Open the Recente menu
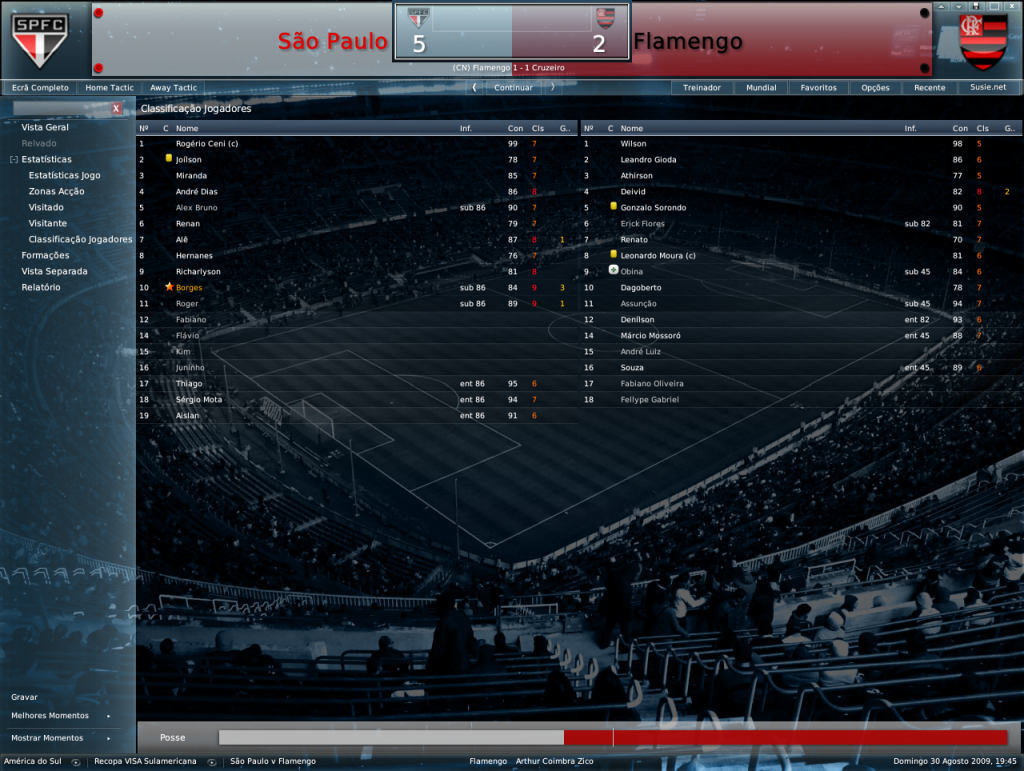1024x771 pixels. [x=929, y=88]
